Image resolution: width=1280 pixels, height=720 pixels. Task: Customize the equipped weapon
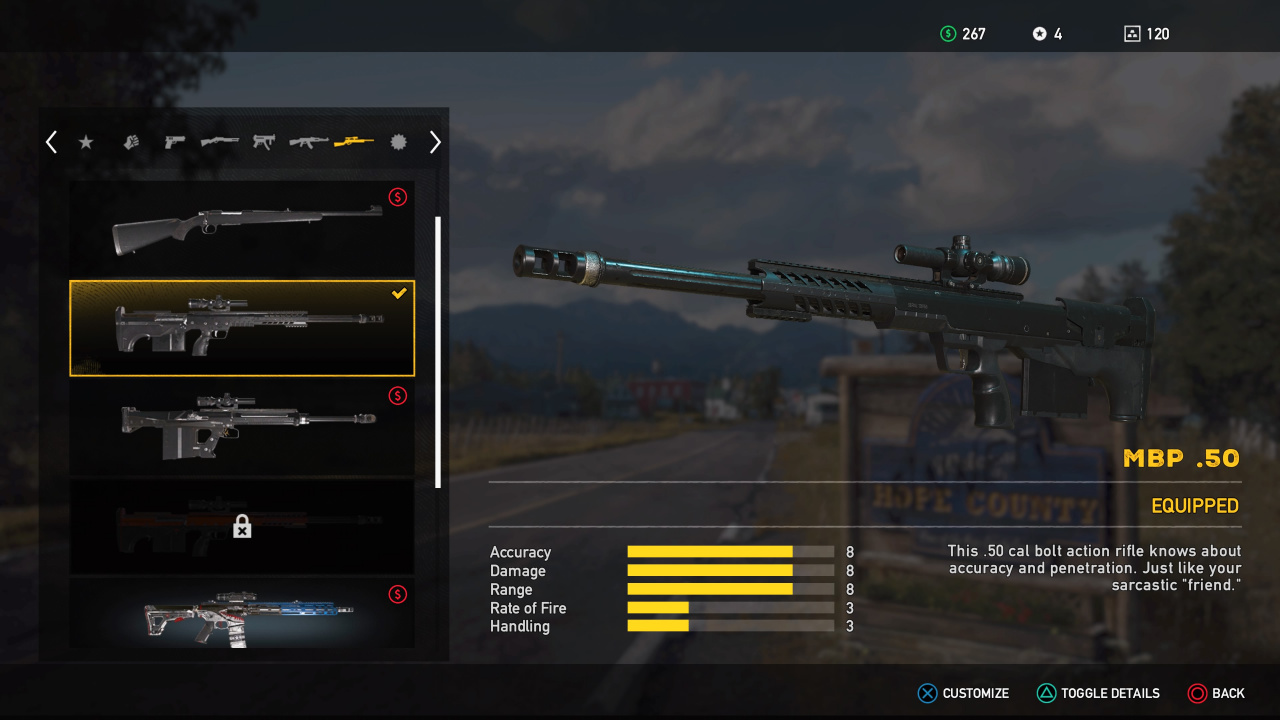pyautogui.click(x=964, y=693)
